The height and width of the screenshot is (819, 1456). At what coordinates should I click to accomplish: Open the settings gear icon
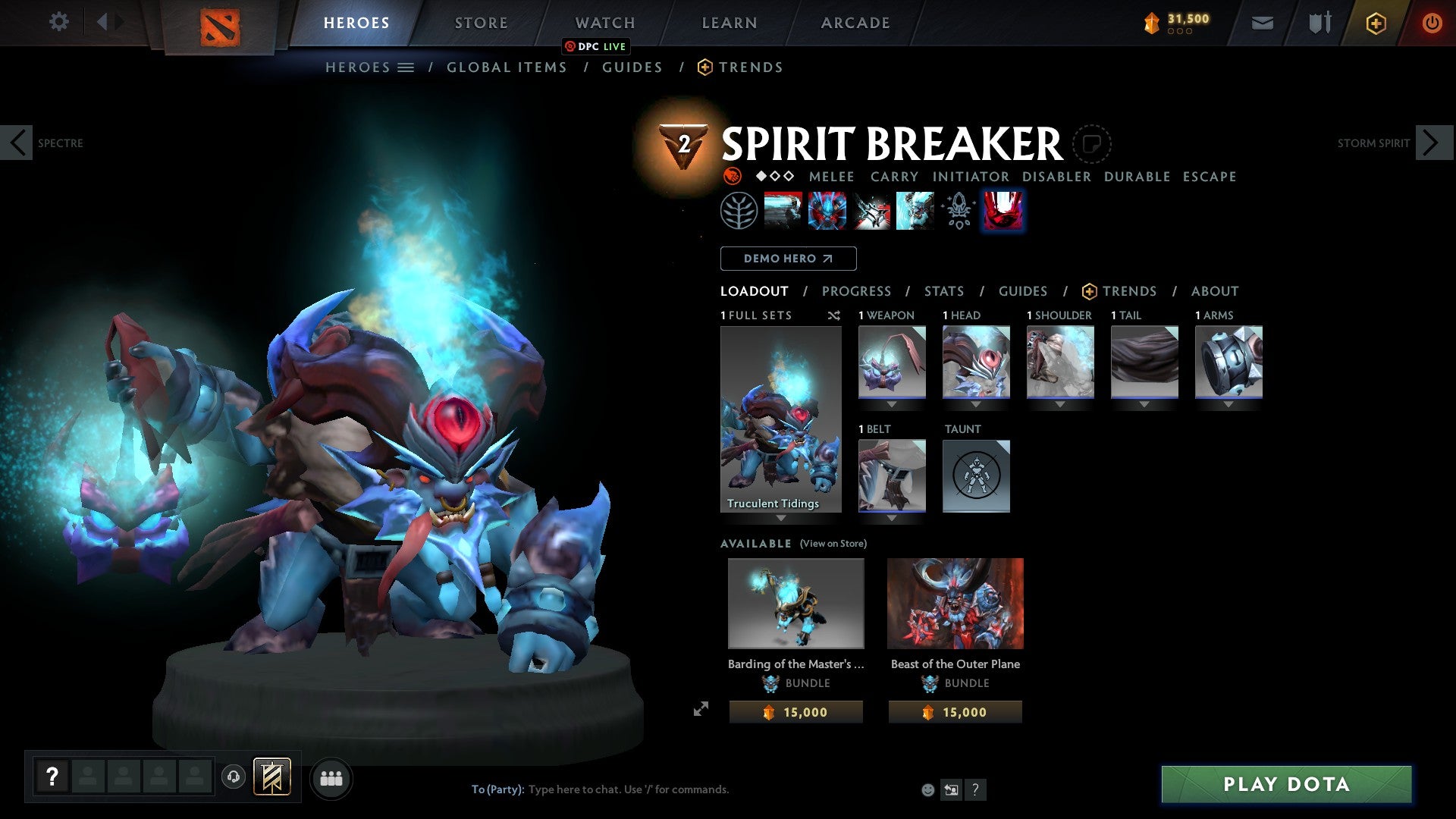click(59, 22)
